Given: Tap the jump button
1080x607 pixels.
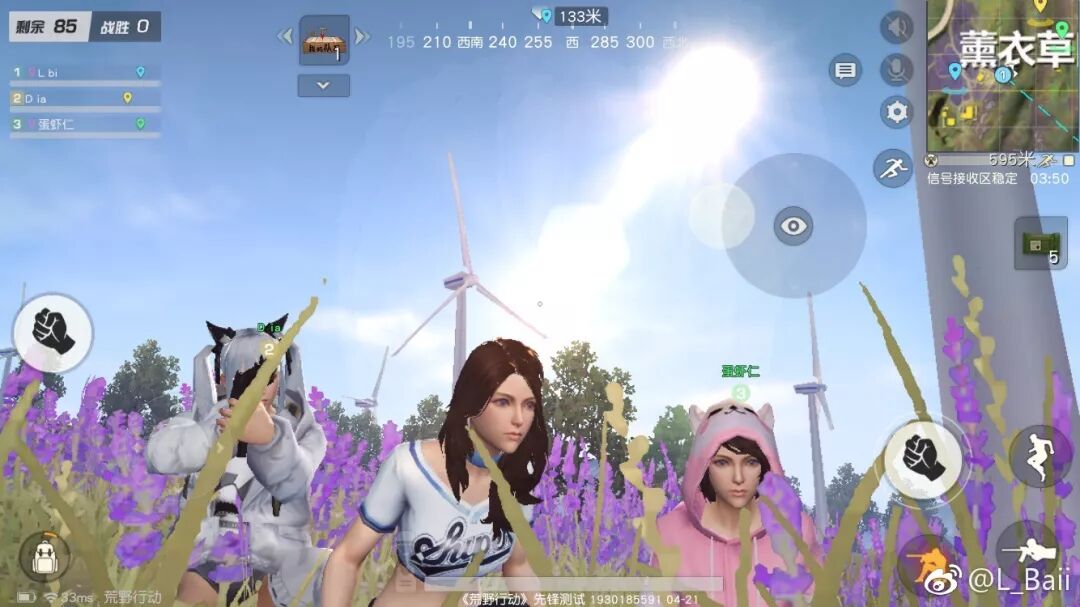Looking at the screenshot, I should point(1040,456).
